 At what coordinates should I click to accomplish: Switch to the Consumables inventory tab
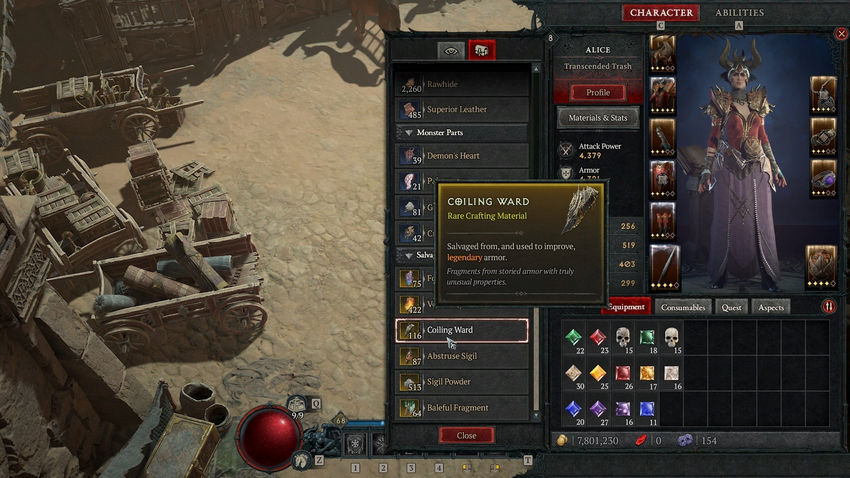(x=684, y=307)
